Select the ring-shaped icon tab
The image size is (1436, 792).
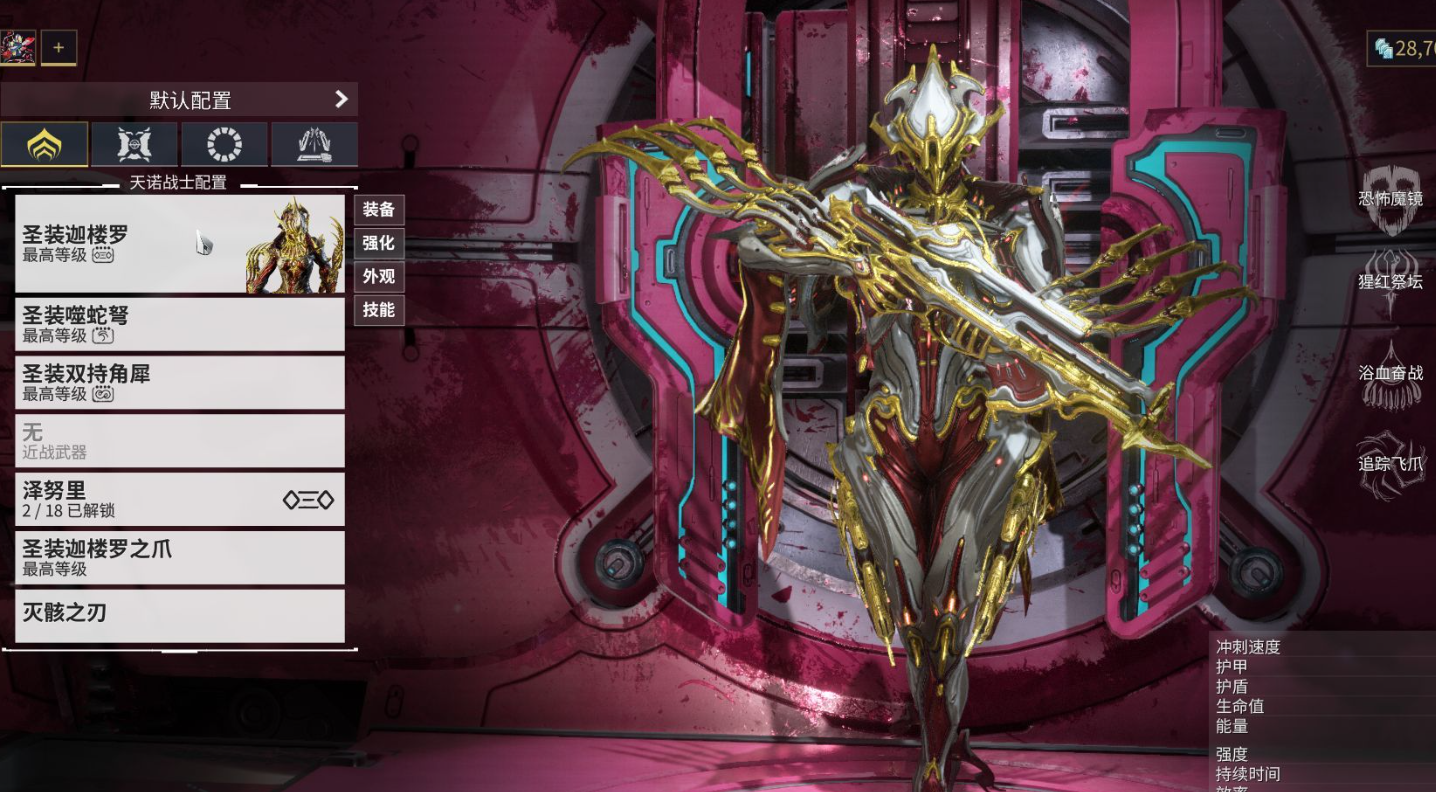[x=224, y=144]
